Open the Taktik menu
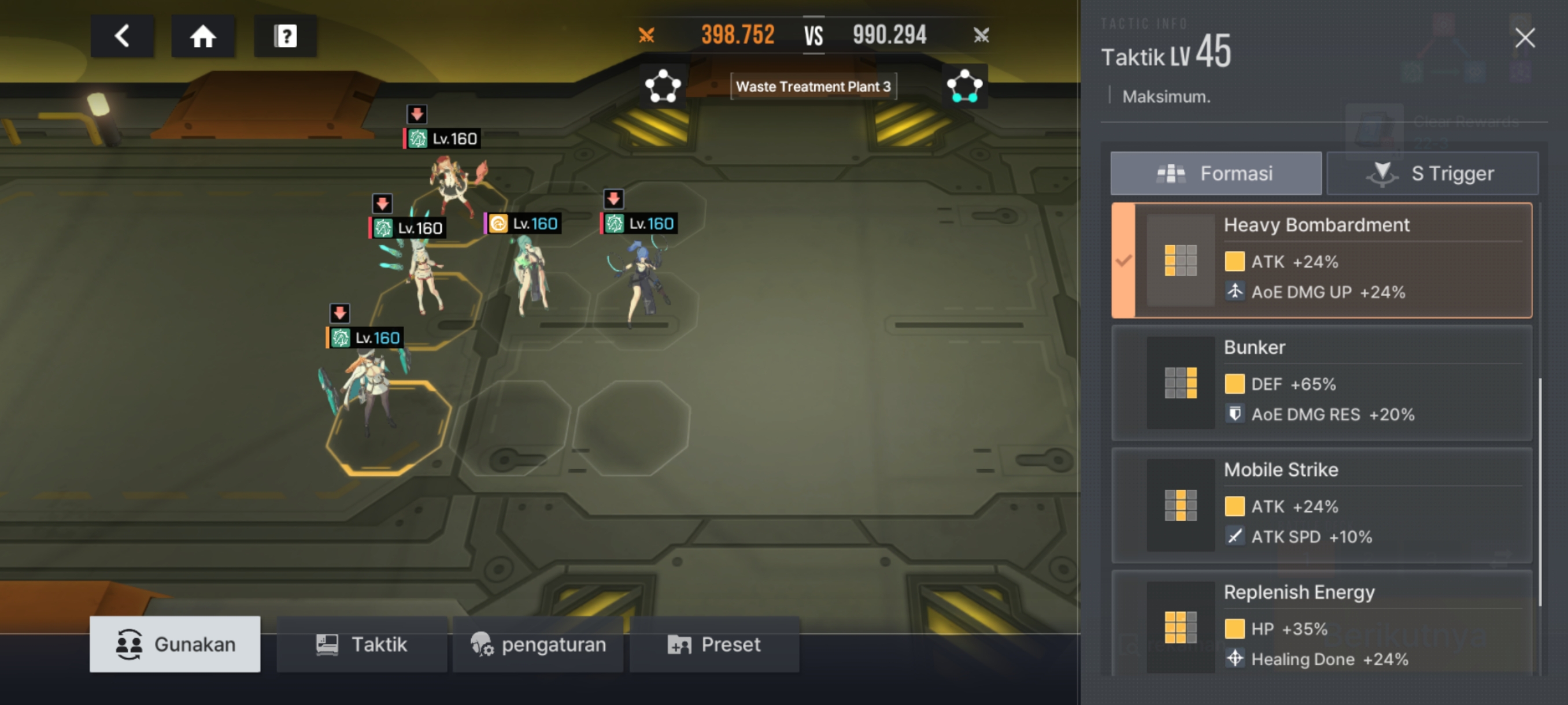The height and width of the screenshot is (705, 1568). pos(361,644)
